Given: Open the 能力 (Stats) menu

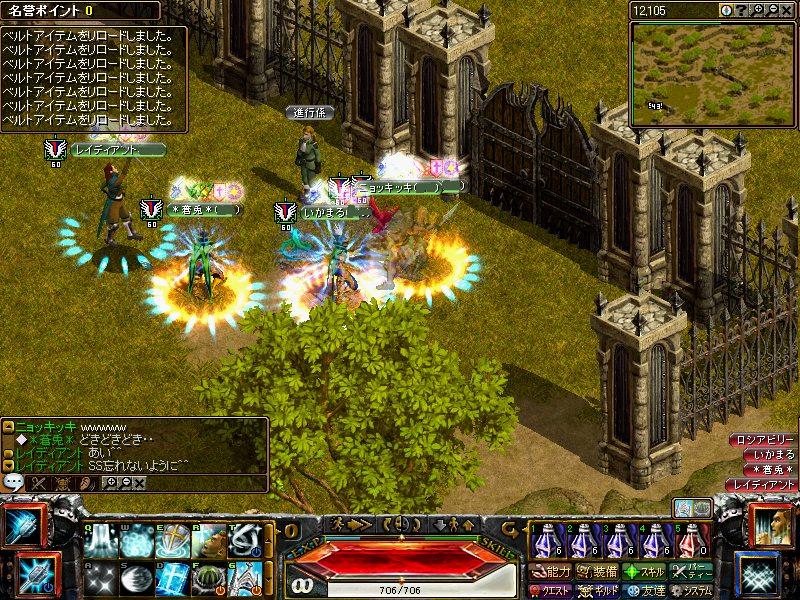Looking at the screenshot, I should [x=551, y=573].
